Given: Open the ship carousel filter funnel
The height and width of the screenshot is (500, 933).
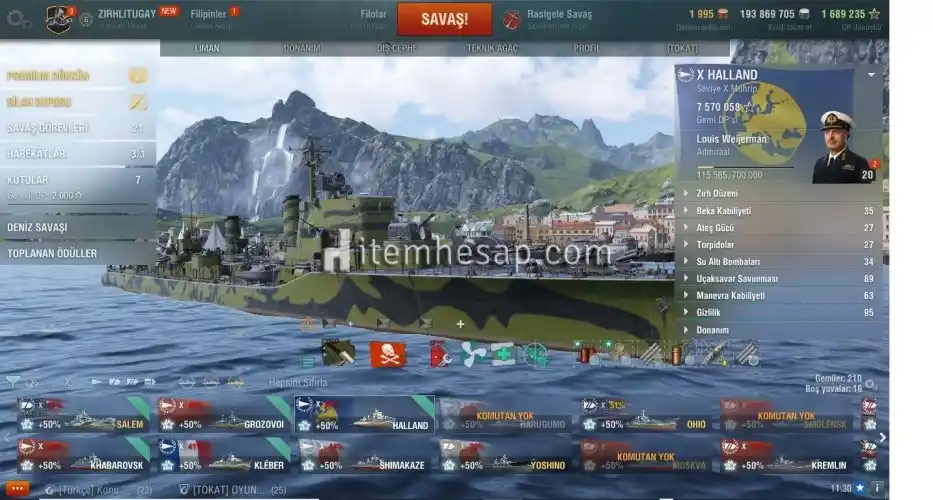Looking at the screenshot, I should click(x=12, y=381).
